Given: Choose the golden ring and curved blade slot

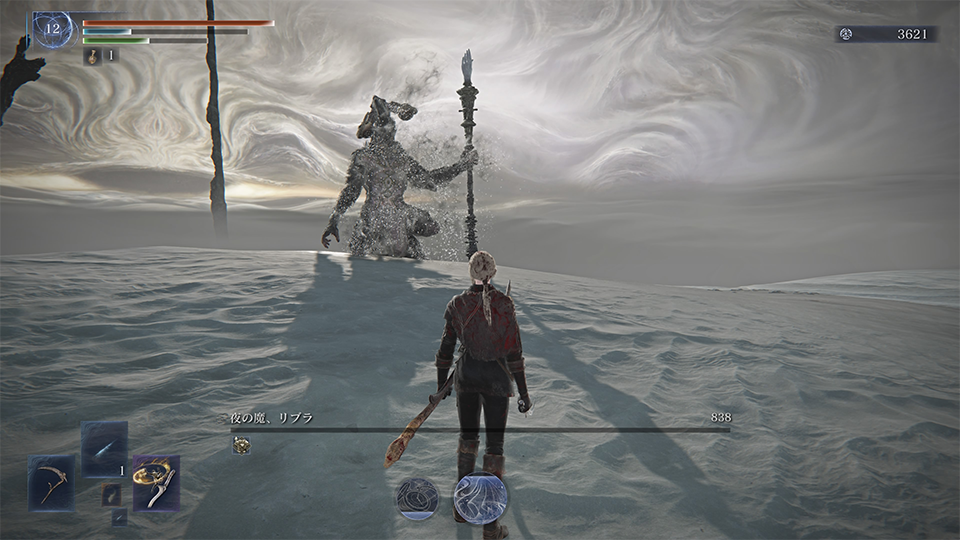Looking at the screenshot, I should pos(156,483).
